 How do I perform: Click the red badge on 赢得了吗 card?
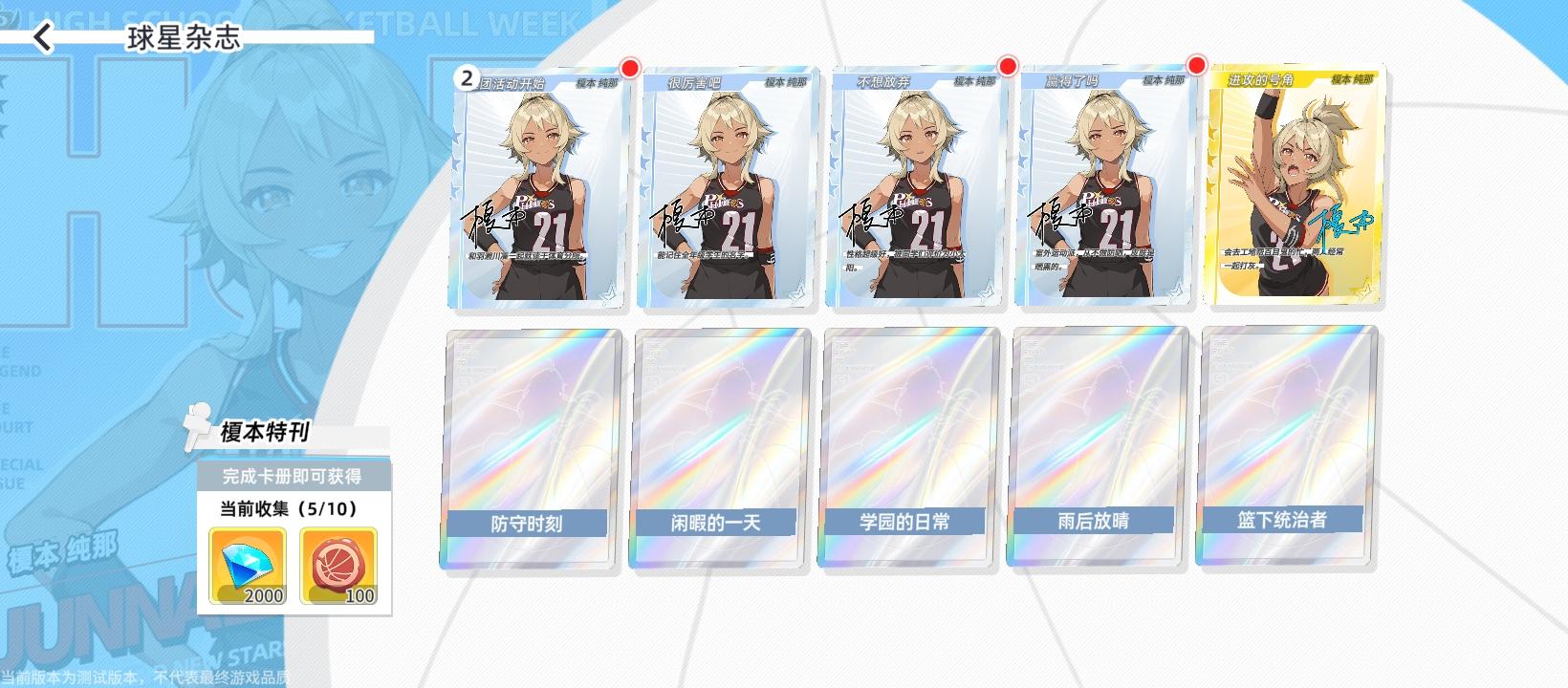click(1196, 68)
